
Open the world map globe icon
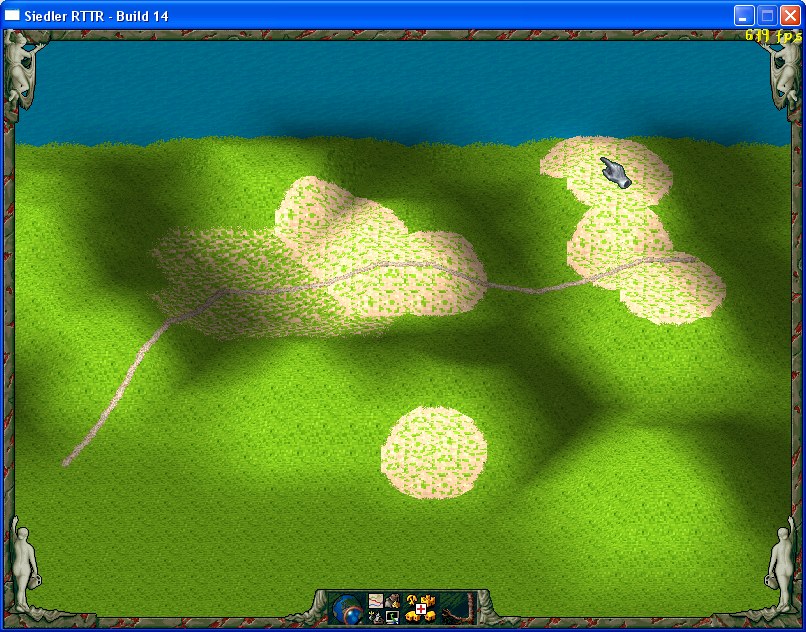(x=347, y=607)
